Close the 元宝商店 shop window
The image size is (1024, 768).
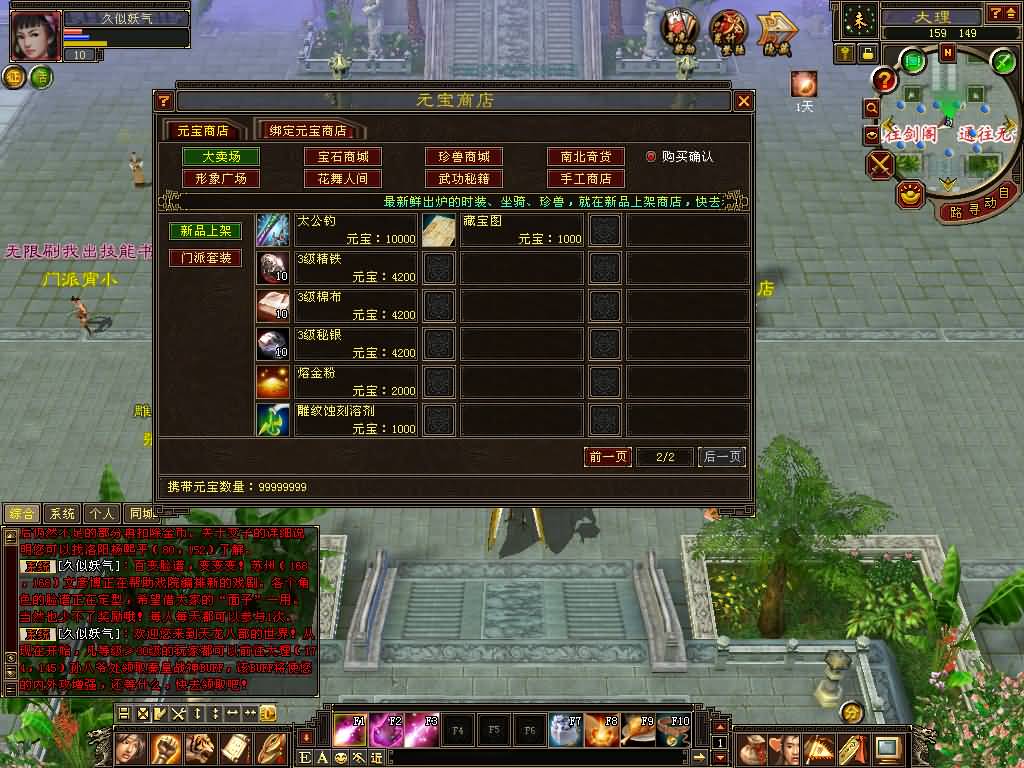click(743, 101)
